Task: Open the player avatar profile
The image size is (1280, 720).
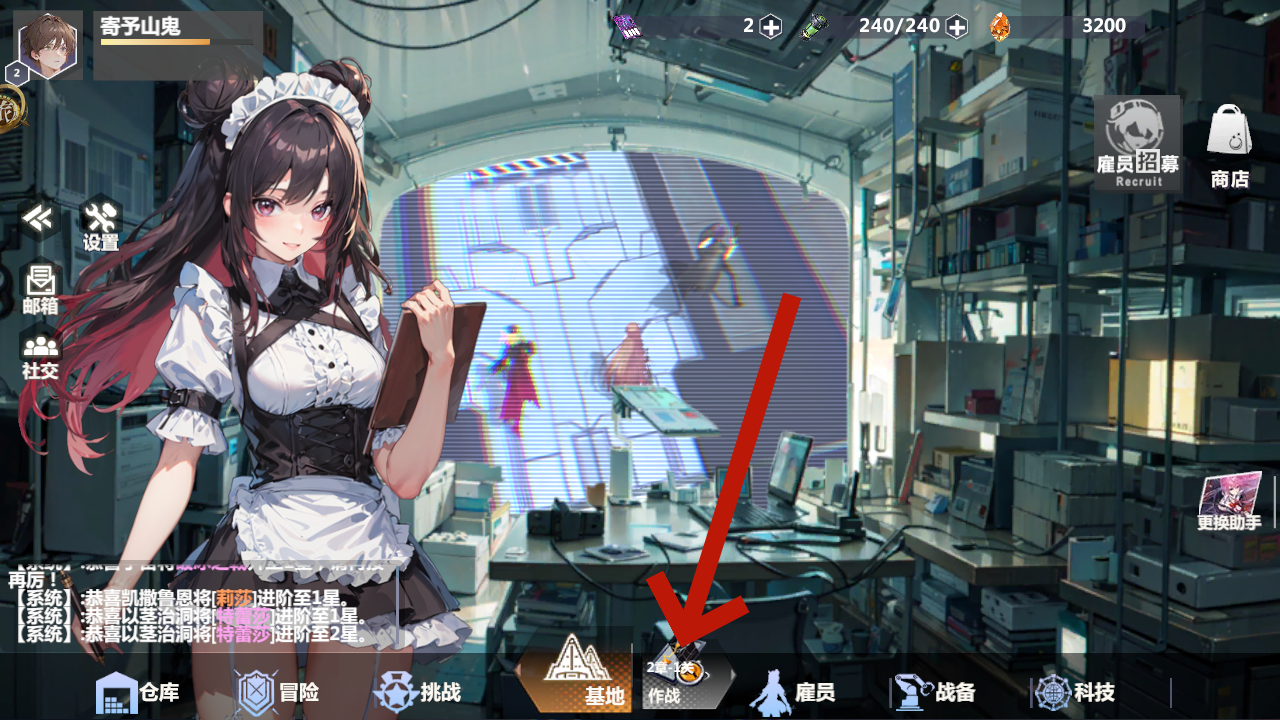Action: click(49, 44)
